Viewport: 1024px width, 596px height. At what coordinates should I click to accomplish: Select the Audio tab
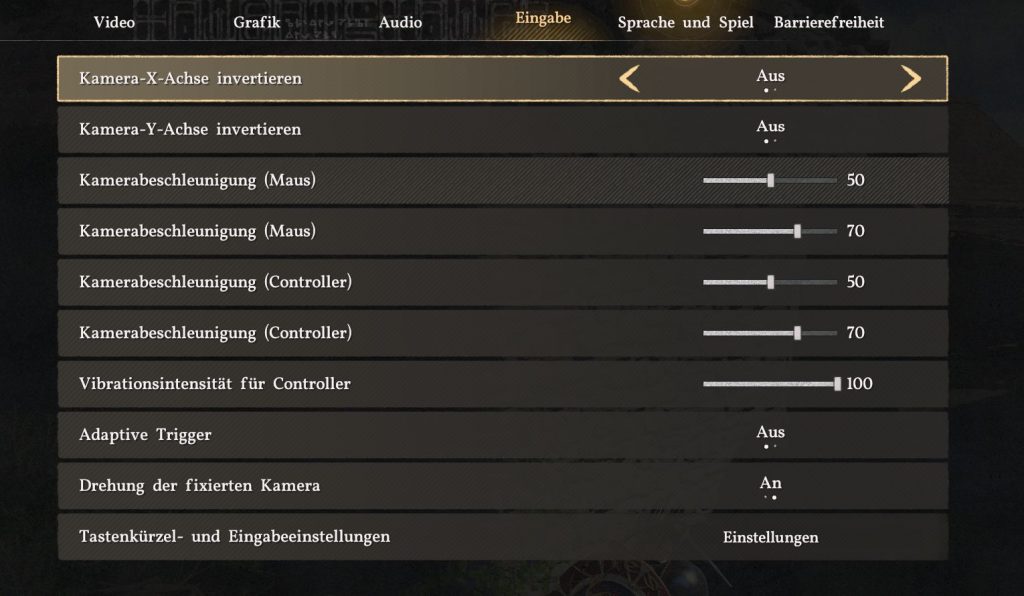[400, 22]
